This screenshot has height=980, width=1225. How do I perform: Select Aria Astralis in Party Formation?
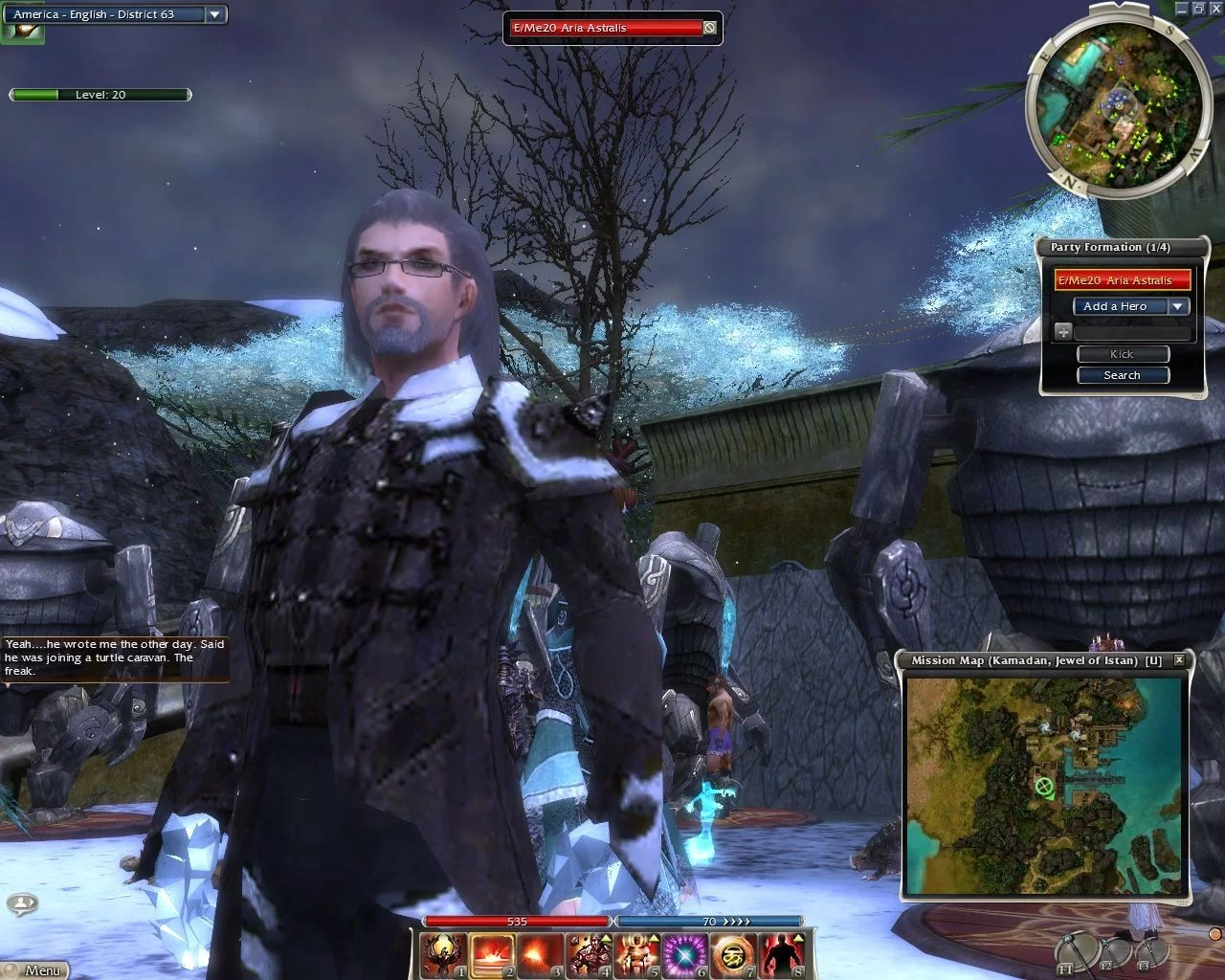tap(1123, 280)
